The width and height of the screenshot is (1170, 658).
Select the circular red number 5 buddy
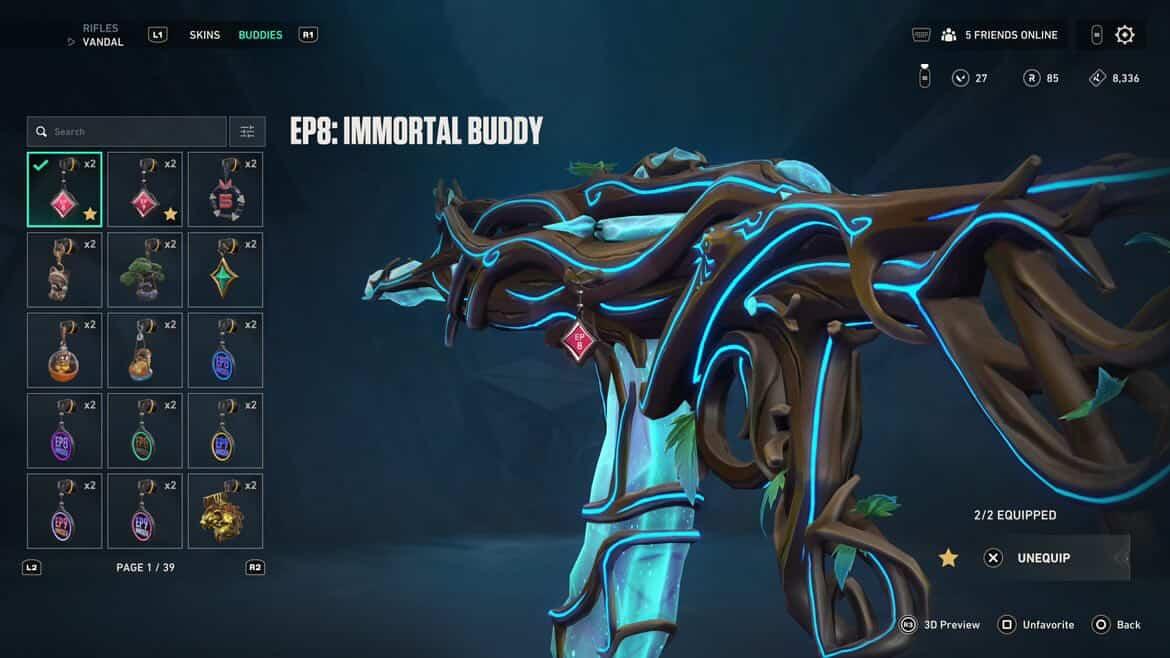(x=225, y=190)
